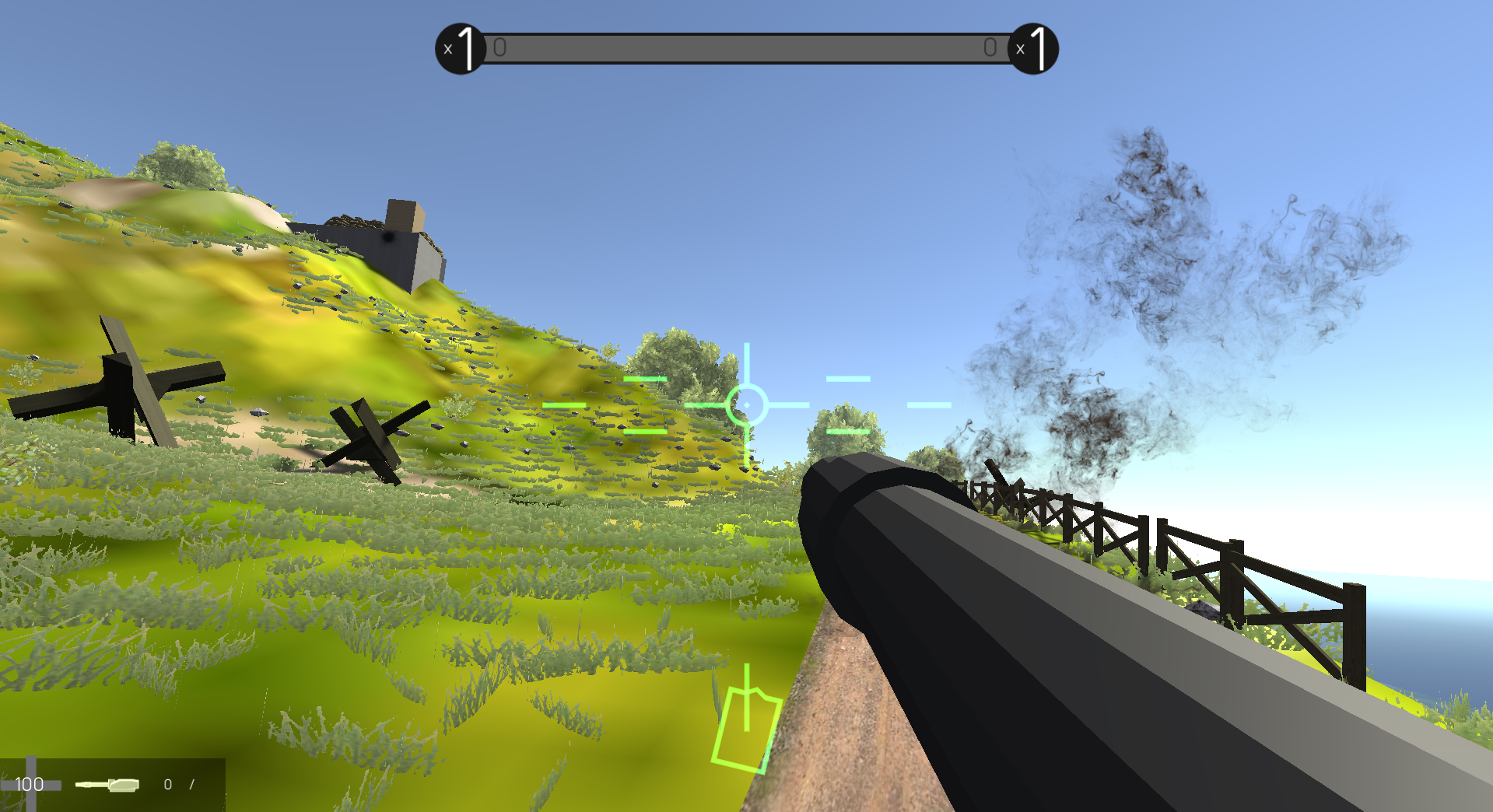Click the health cross icon in HUD

(31, 785)
